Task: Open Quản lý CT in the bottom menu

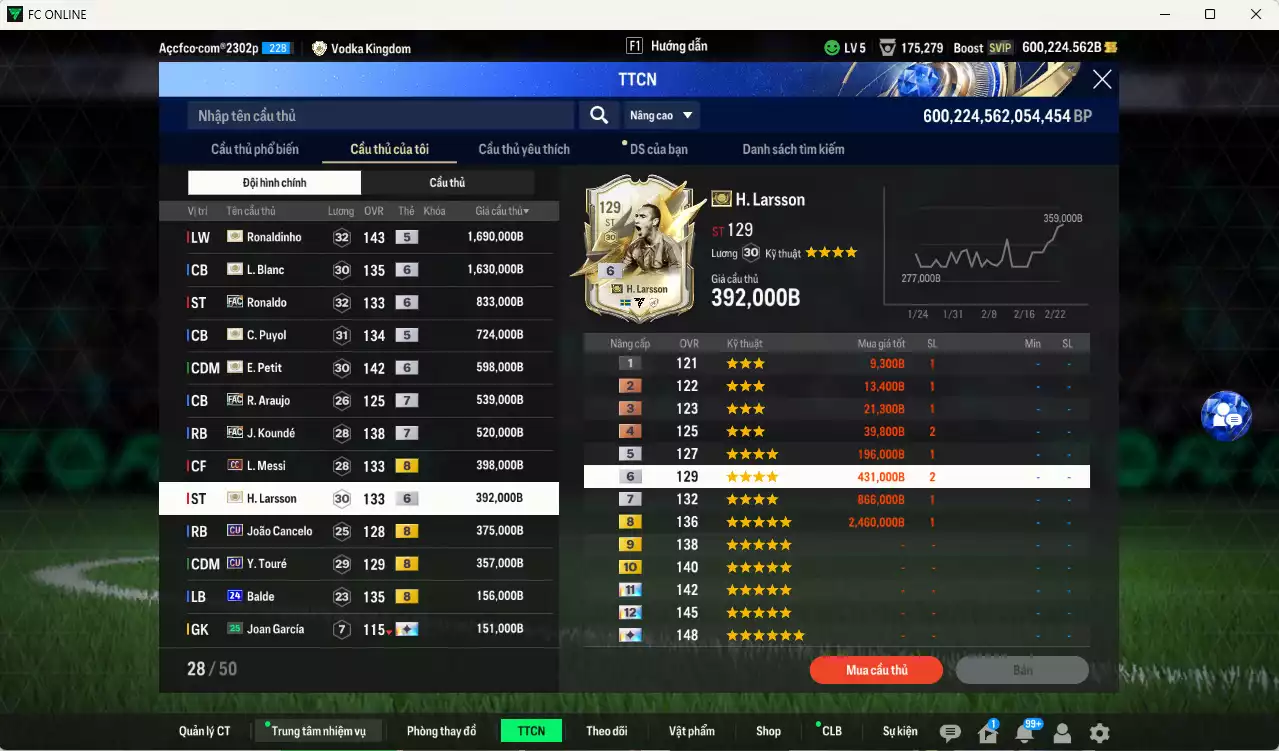Action: tap(205, 731)
